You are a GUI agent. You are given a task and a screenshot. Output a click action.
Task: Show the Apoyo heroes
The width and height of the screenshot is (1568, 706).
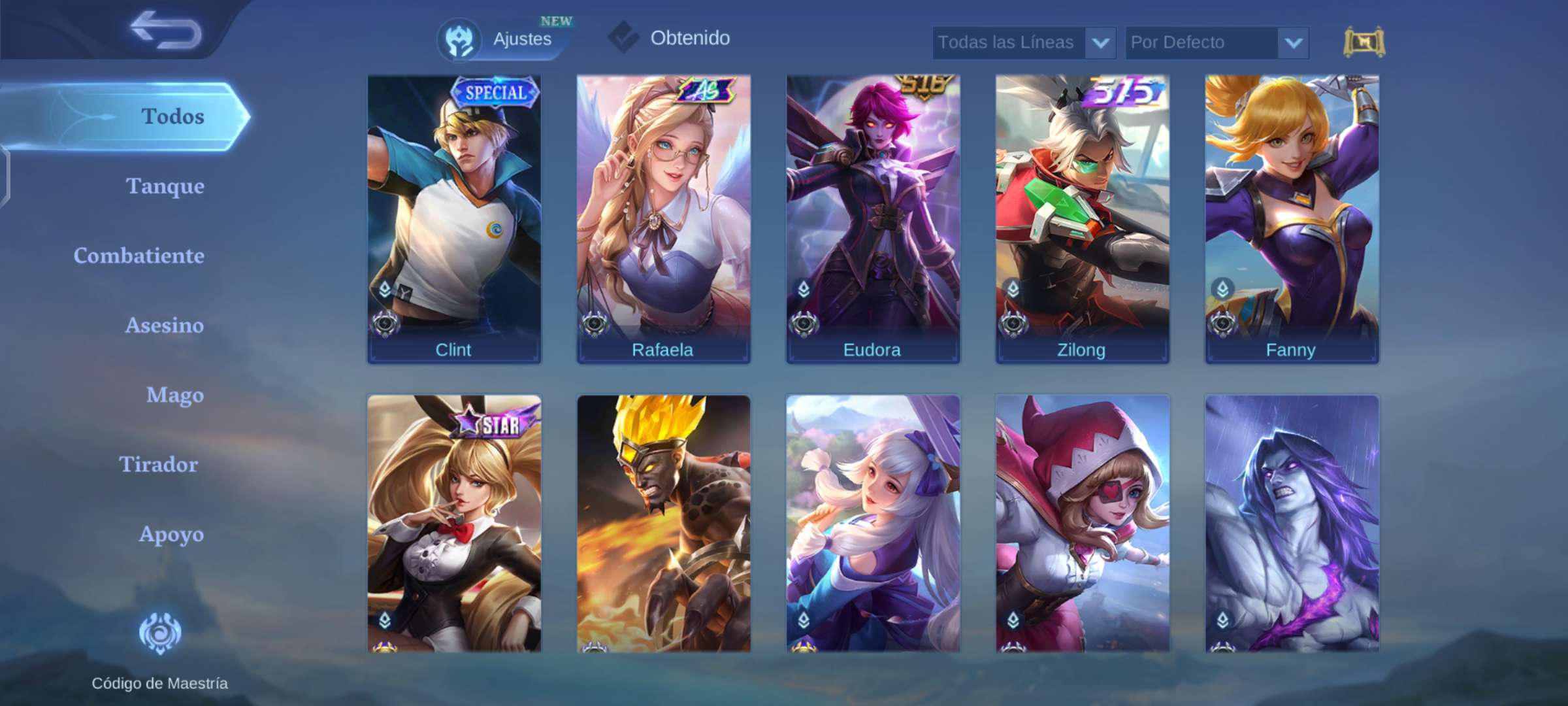pos(171,534)
